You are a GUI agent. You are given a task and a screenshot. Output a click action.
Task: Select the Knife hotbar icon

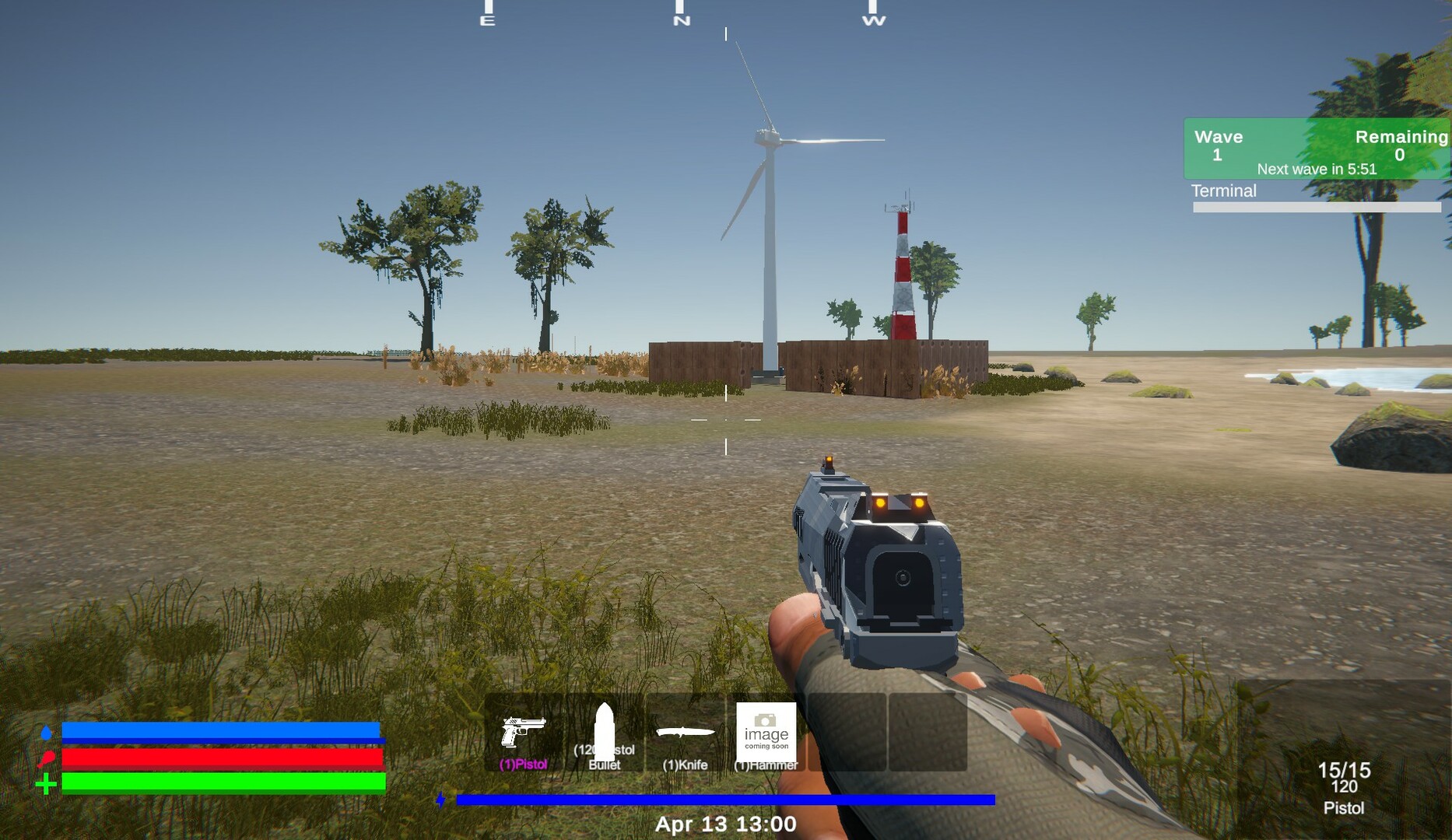[x=686, y=731]
